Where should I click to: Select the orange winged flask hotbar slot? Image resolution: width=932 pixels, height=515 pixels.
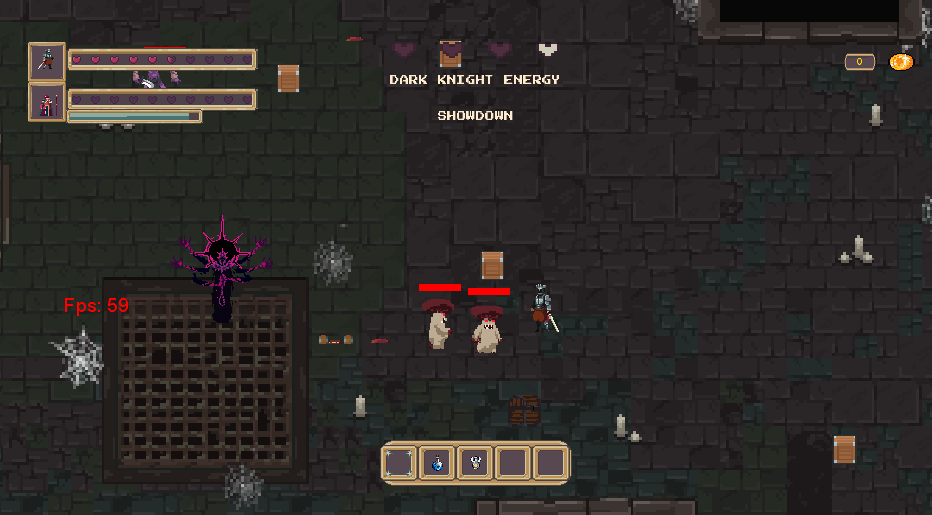[475, 463]
